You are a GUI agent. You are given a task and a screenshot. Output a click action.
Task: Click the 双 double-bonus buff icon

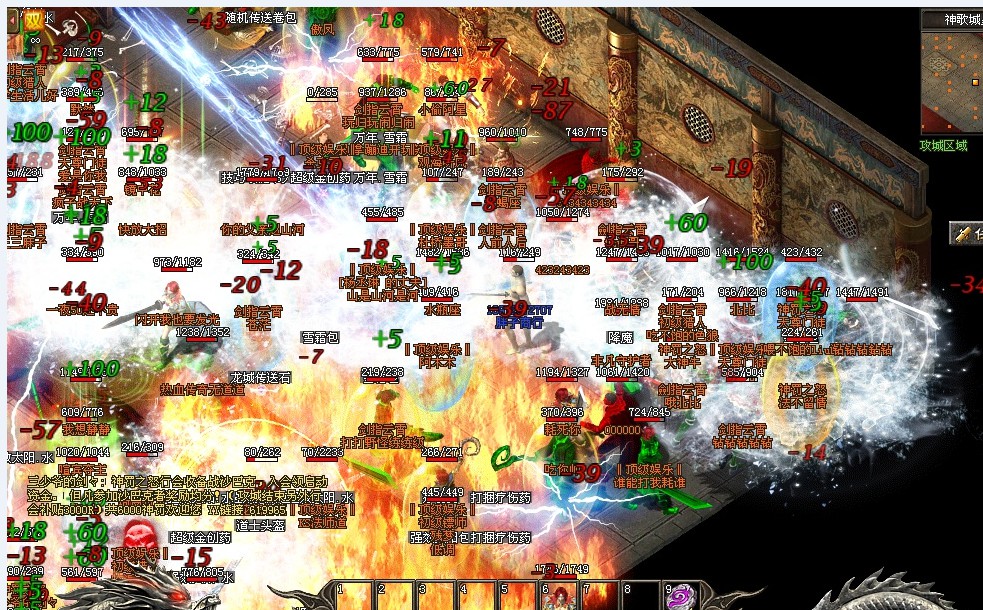click(35, 18)
